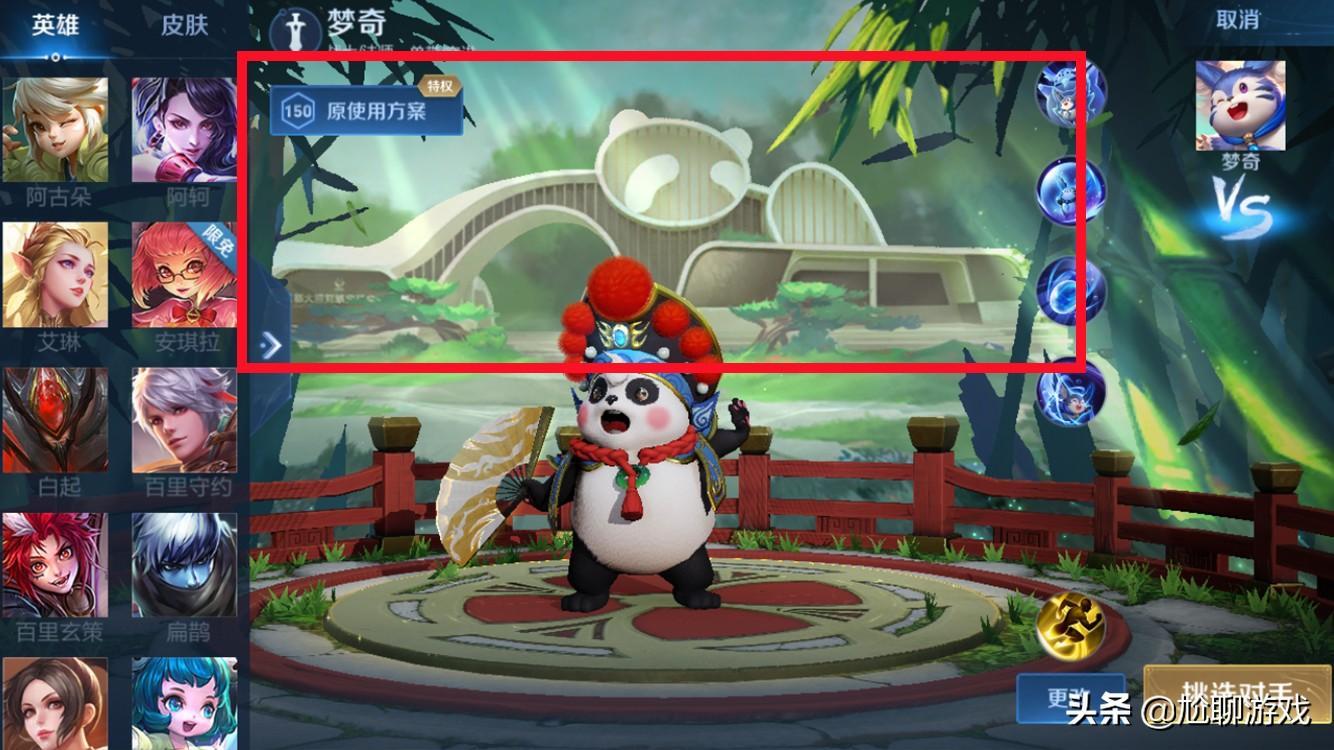This screenshot has height=750, width=1334.
Task: Confirm with the gold 挑选对手 button
Action: pyautogui.click(x=1238, y=697)
